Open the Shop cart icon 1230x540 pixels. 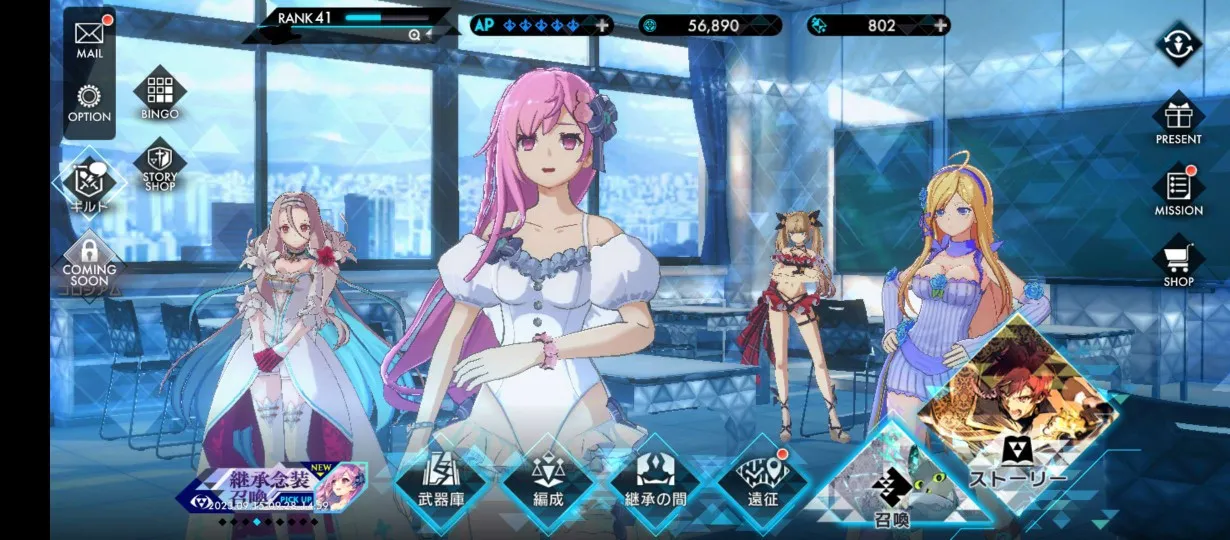tap(1178, 262)
